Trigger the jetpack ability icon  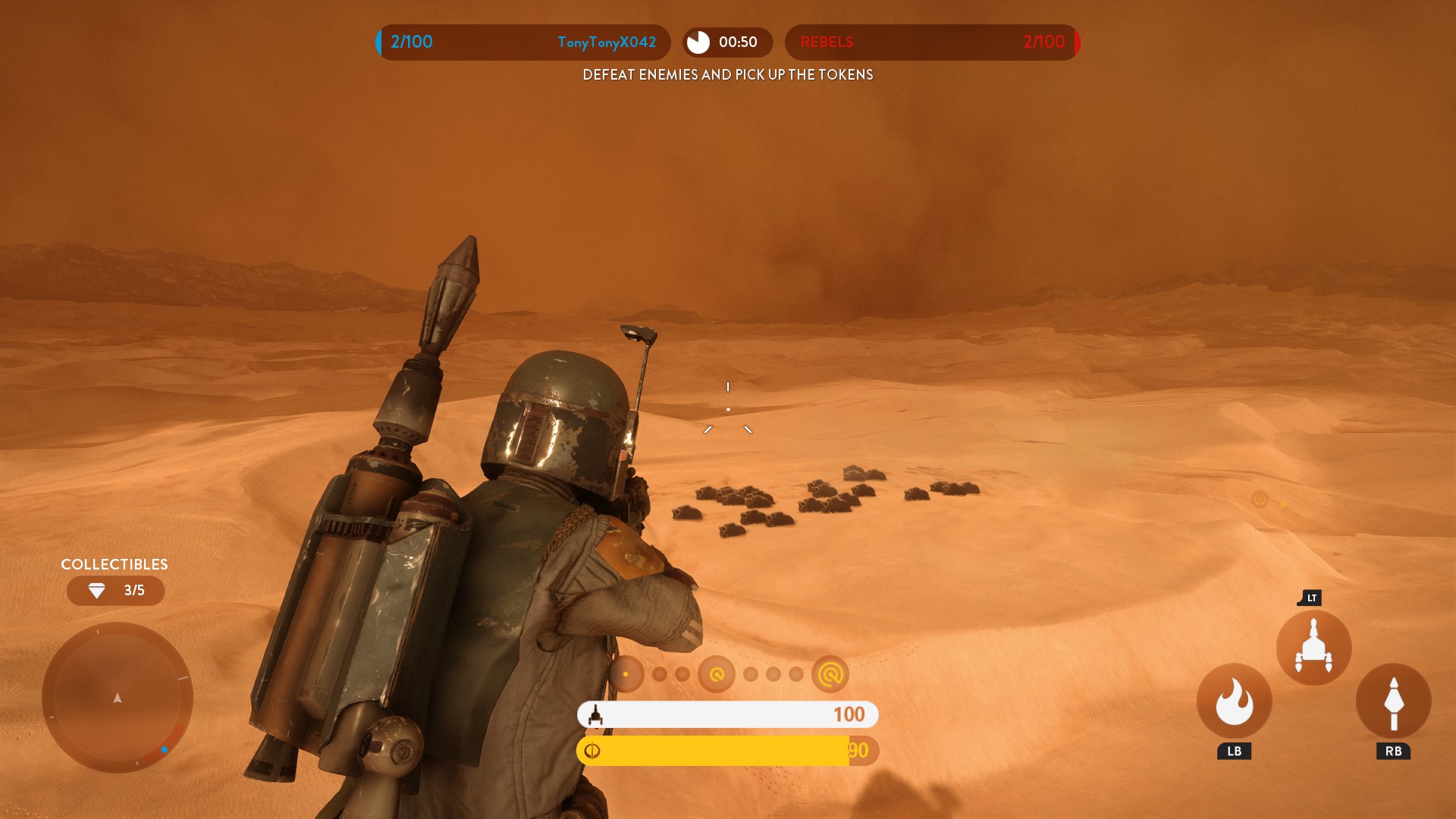click(1313, 648)
